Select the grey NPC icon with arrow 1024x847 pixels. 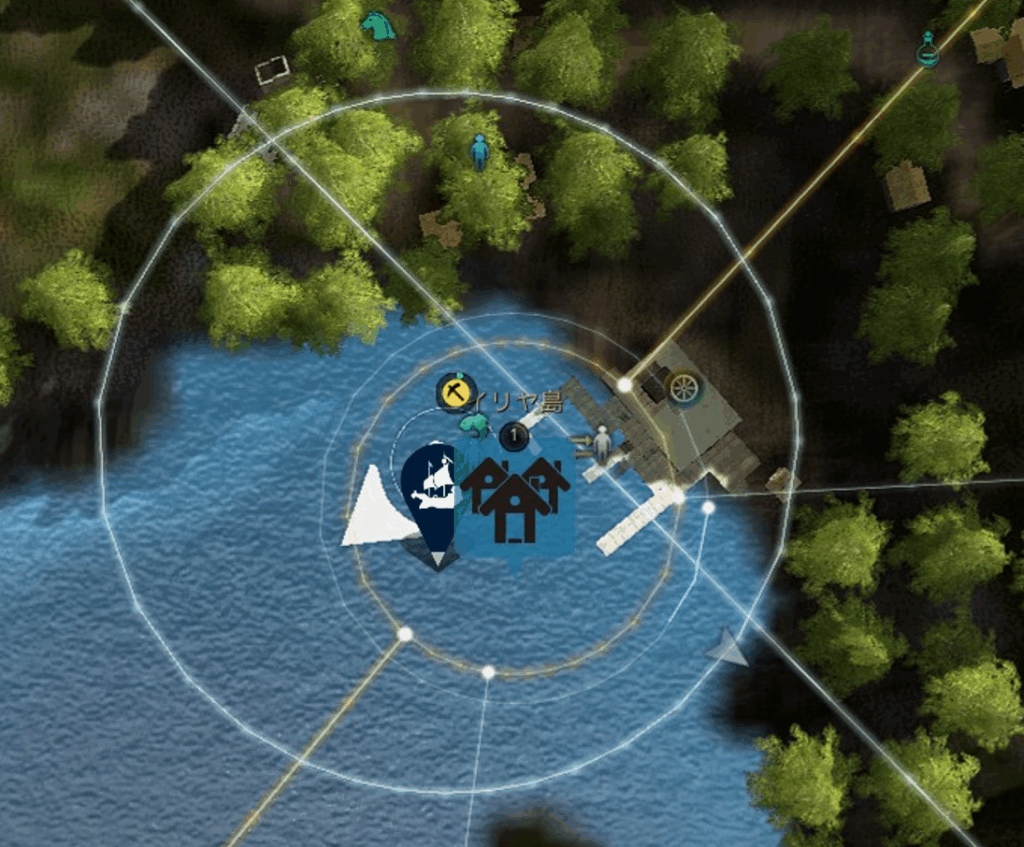tap(599, 443)
